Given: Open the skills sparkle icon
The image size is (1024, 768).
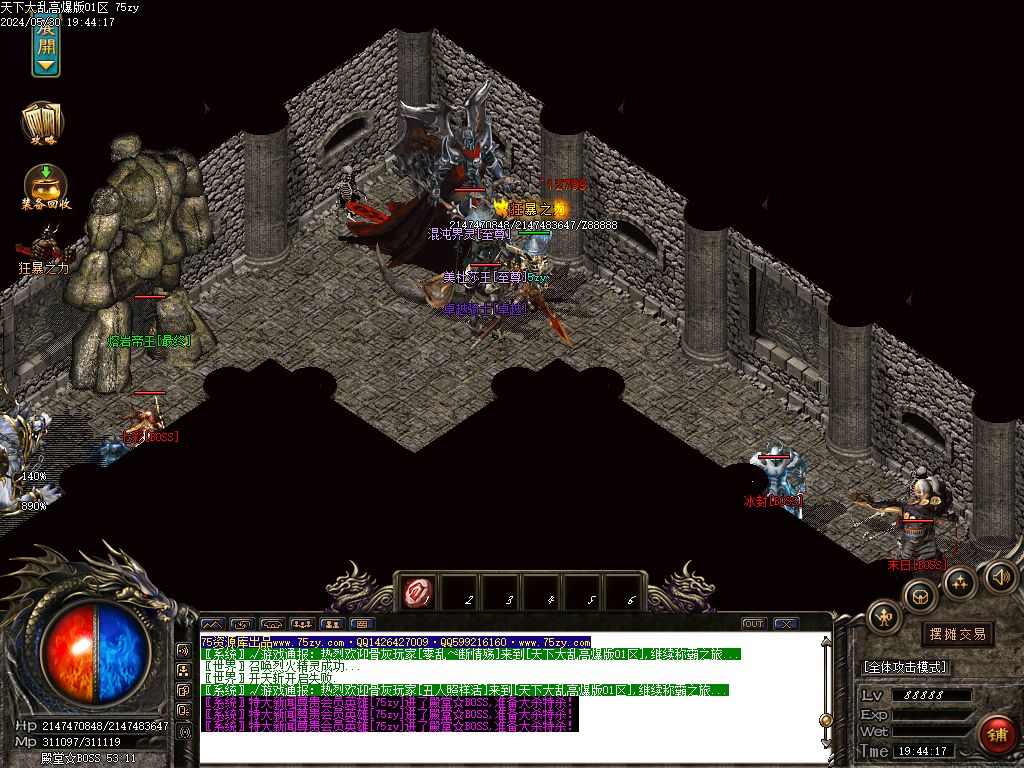Looking at the screenshot, I should point(959,582).
